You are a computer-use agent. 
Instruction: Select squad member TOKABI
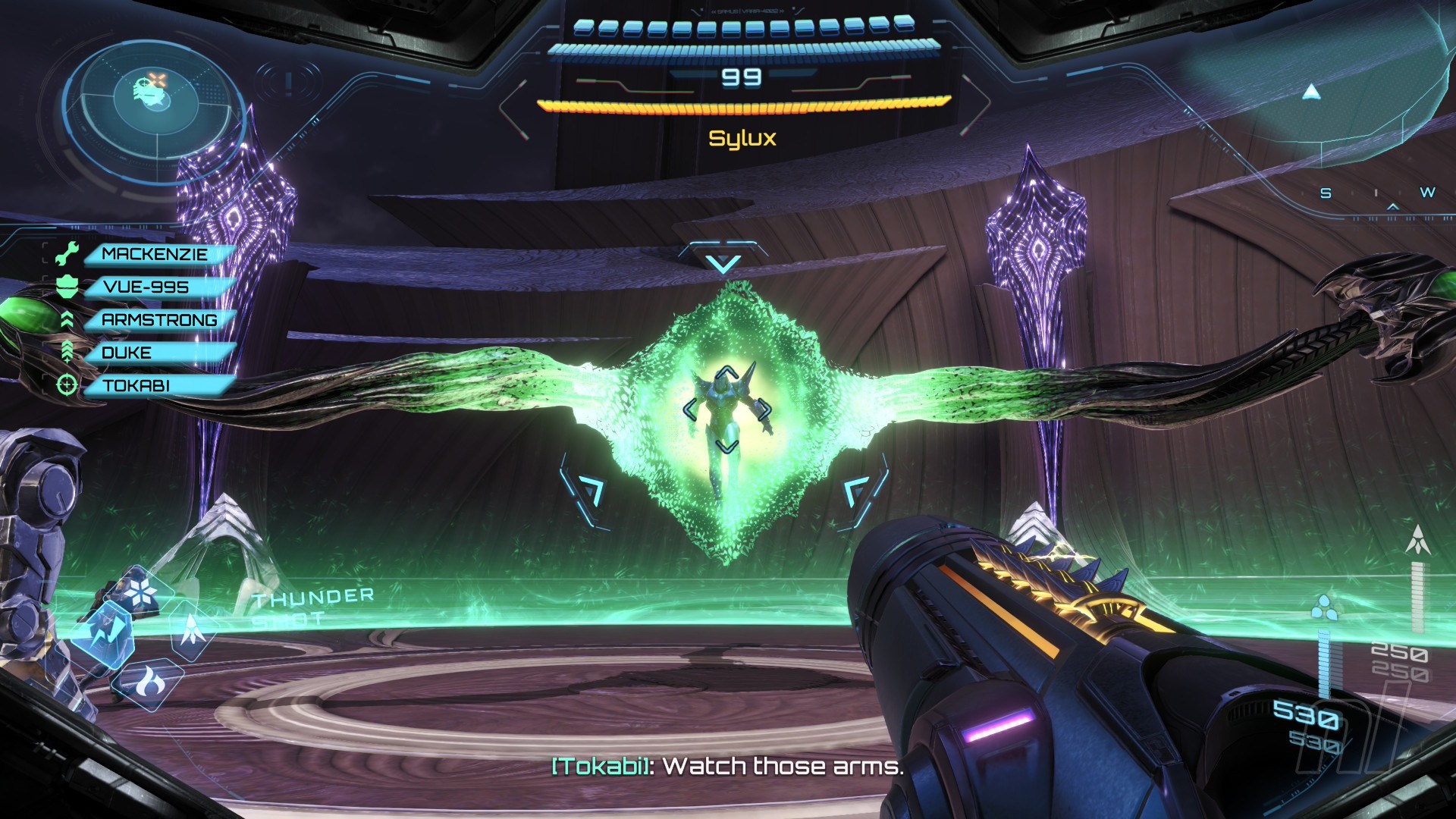click(x=136, y=385)
